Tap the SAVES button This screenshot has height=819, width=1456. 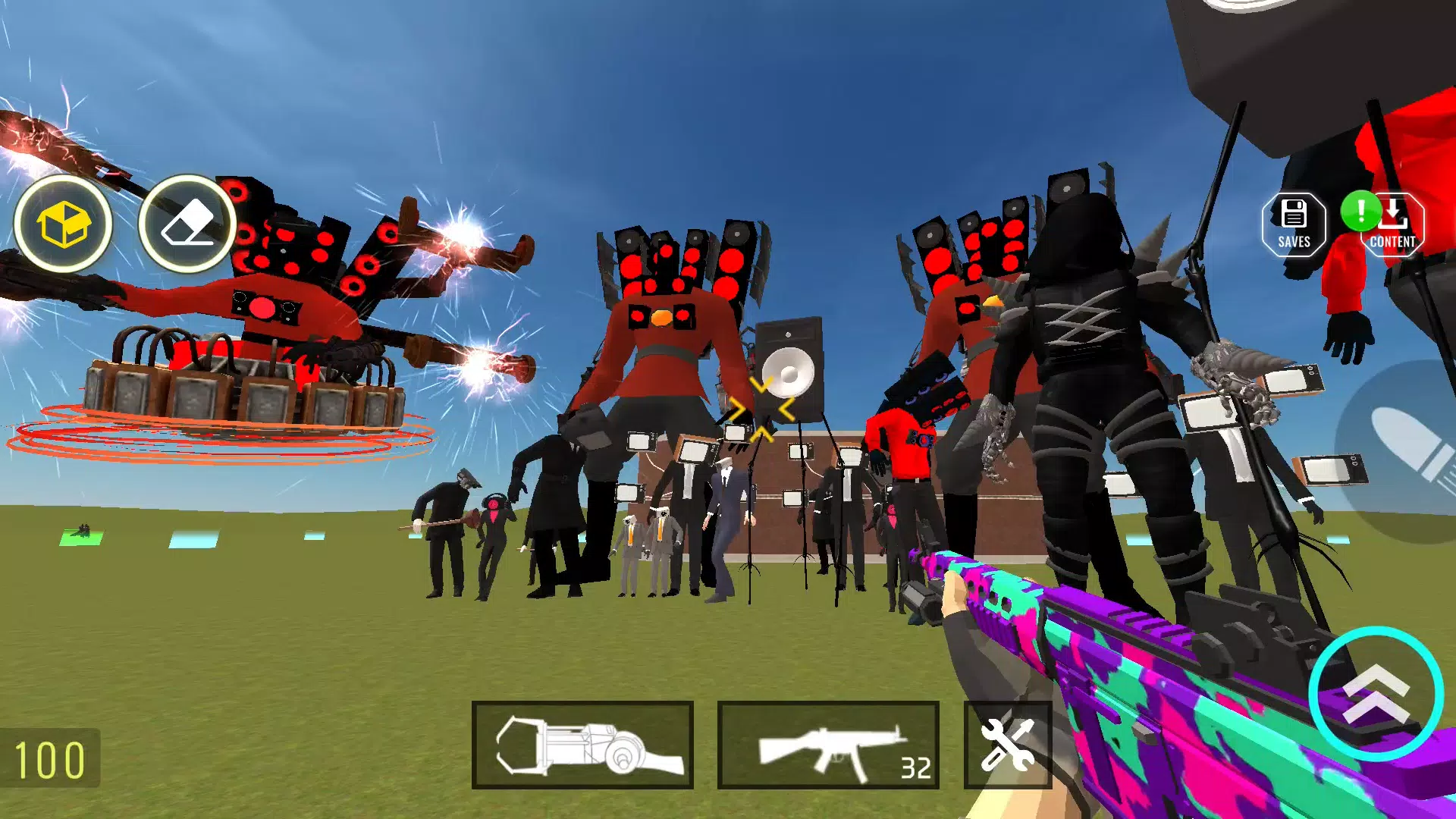(1294, 224)
